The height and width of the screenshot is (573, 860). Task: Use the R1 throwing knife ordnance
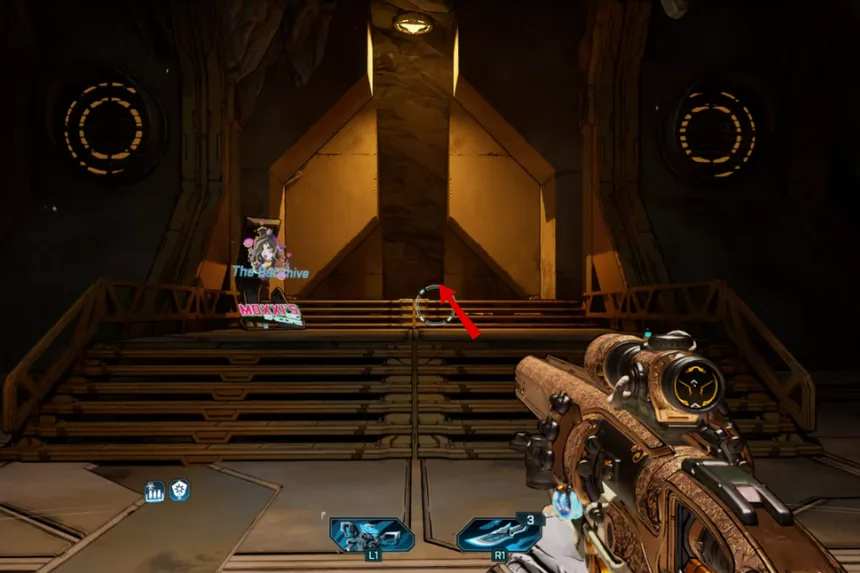[x=498, y=535]
